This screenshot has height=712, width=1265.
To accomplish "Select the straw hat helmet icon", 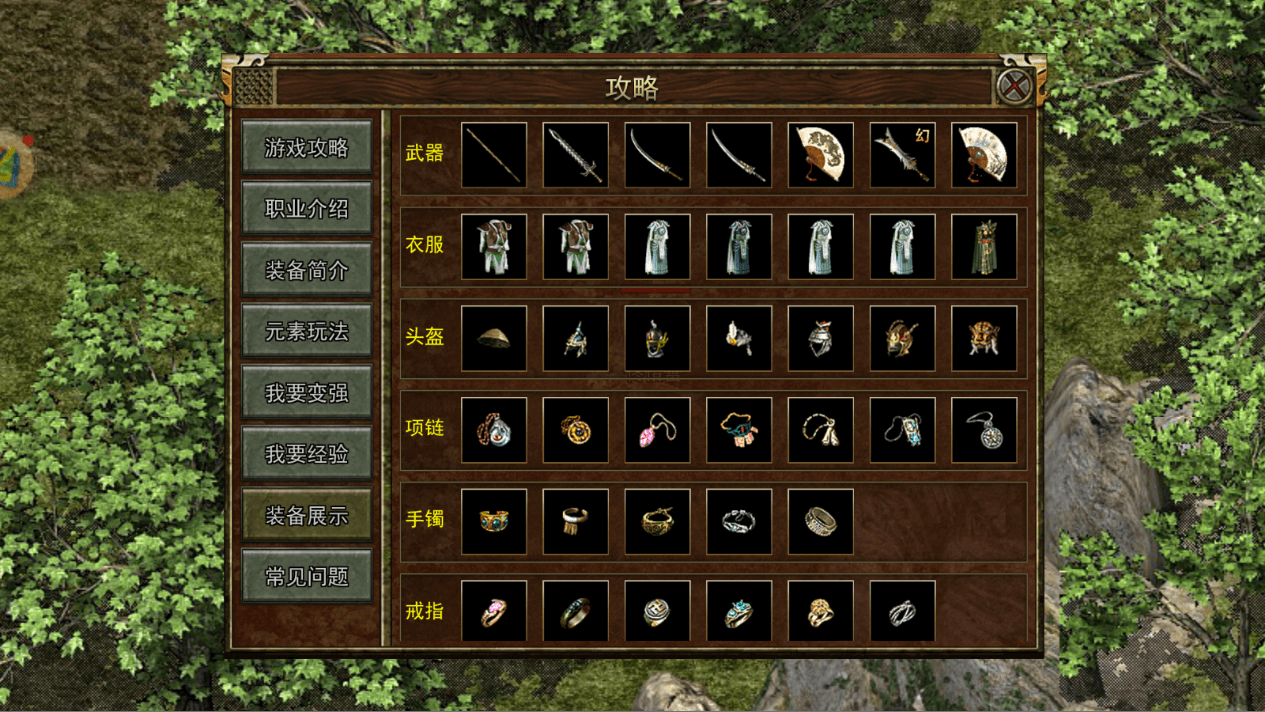I will (x=494, y=339).
